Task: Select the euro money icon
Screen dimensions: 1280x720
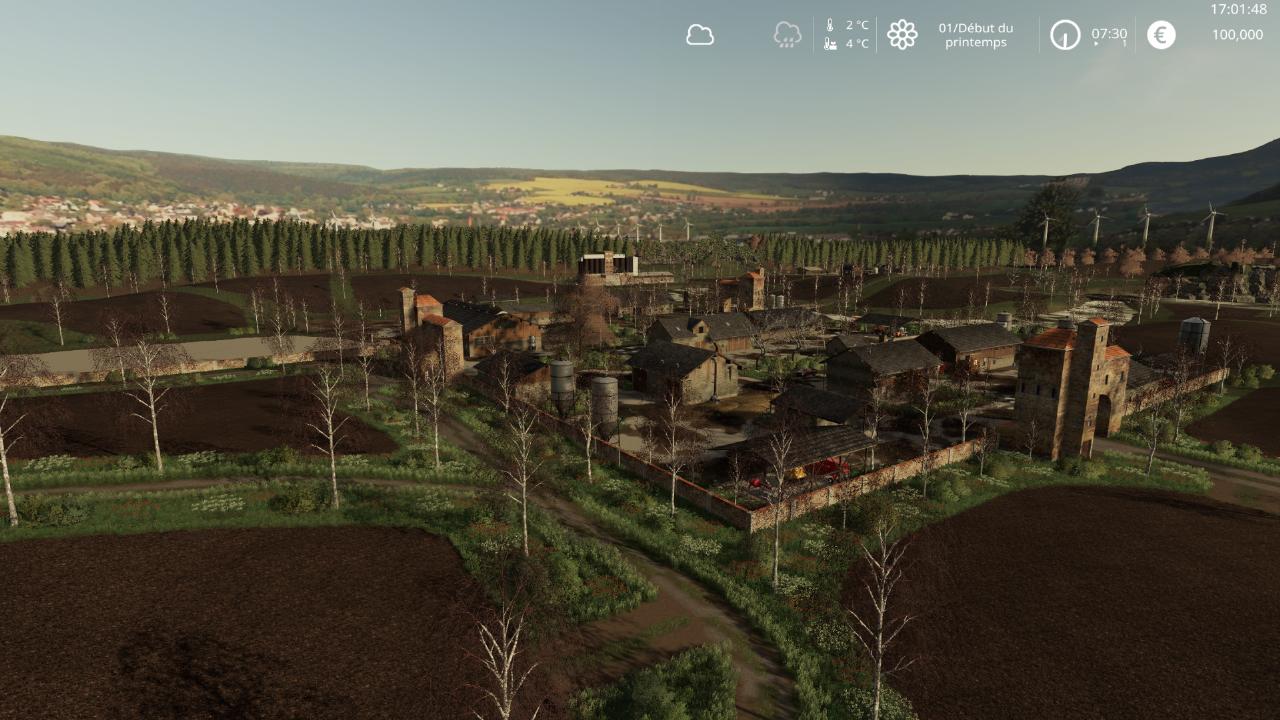Action: (x=1161, y=35)
